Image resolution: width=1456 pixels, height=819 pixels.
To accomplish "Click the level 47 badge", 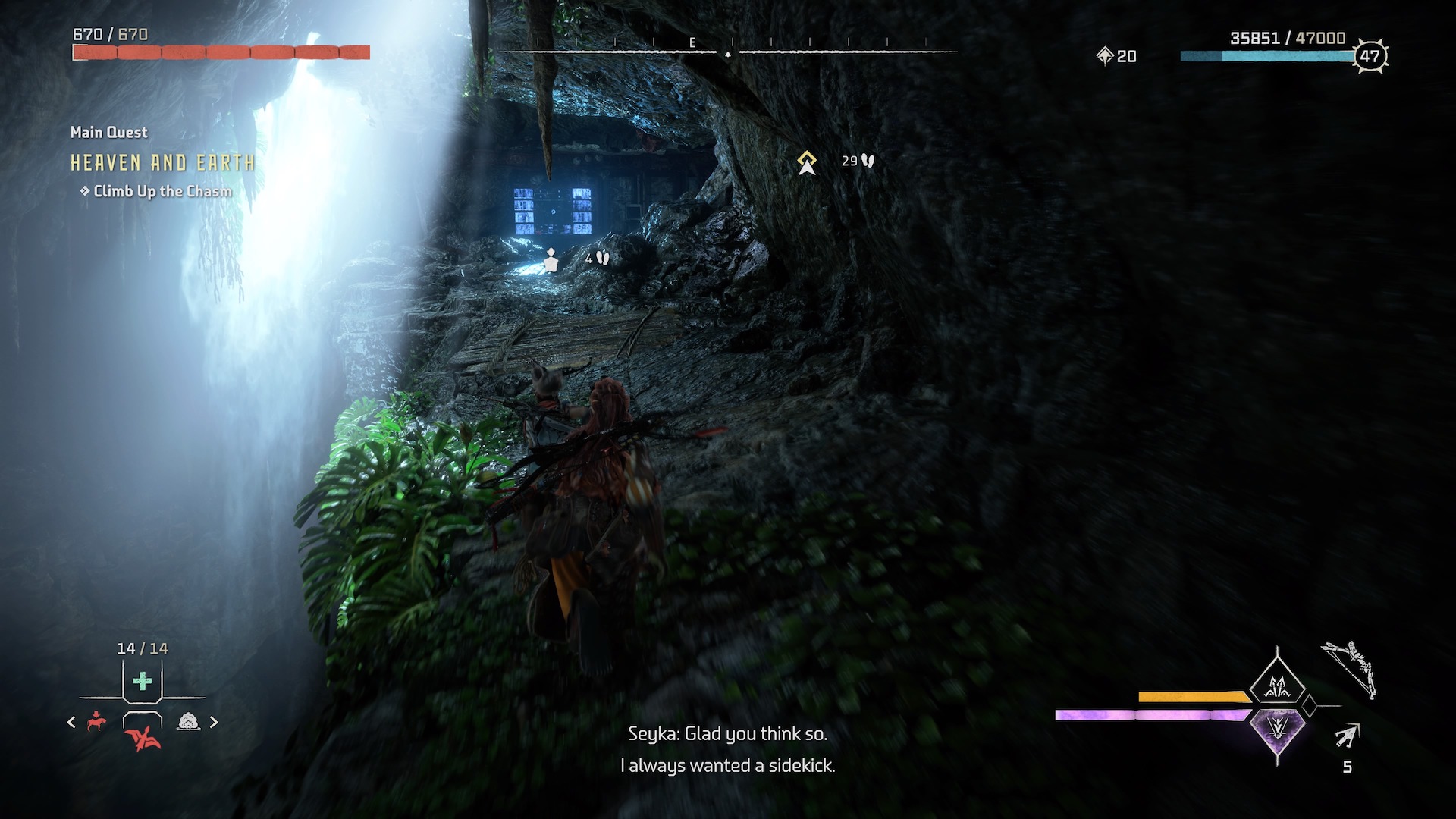I will 1370,56.
